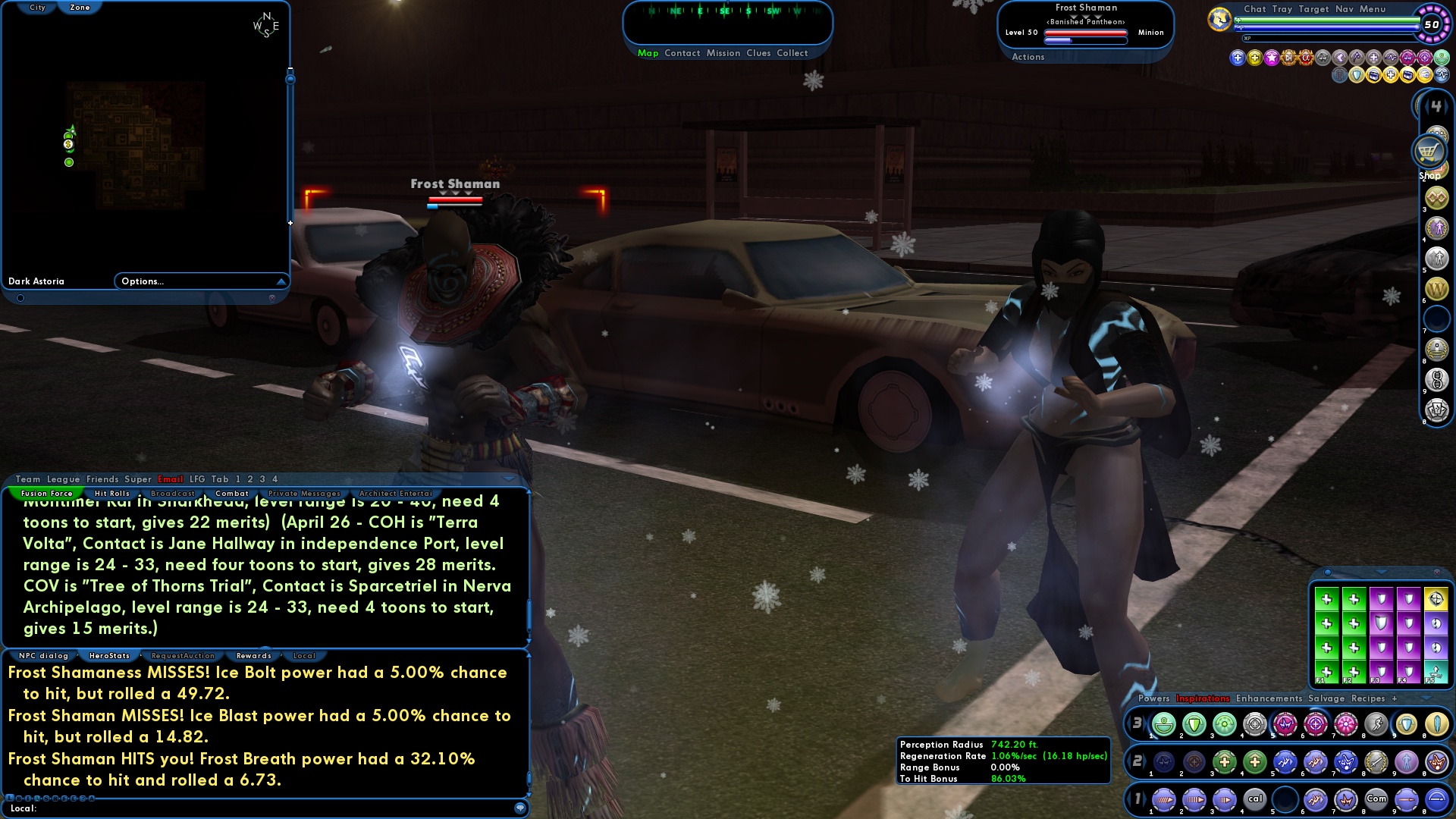The image size is (1456, 819).
Task: Open the red Email link in the chat bar
Action: tap(171, 479)
